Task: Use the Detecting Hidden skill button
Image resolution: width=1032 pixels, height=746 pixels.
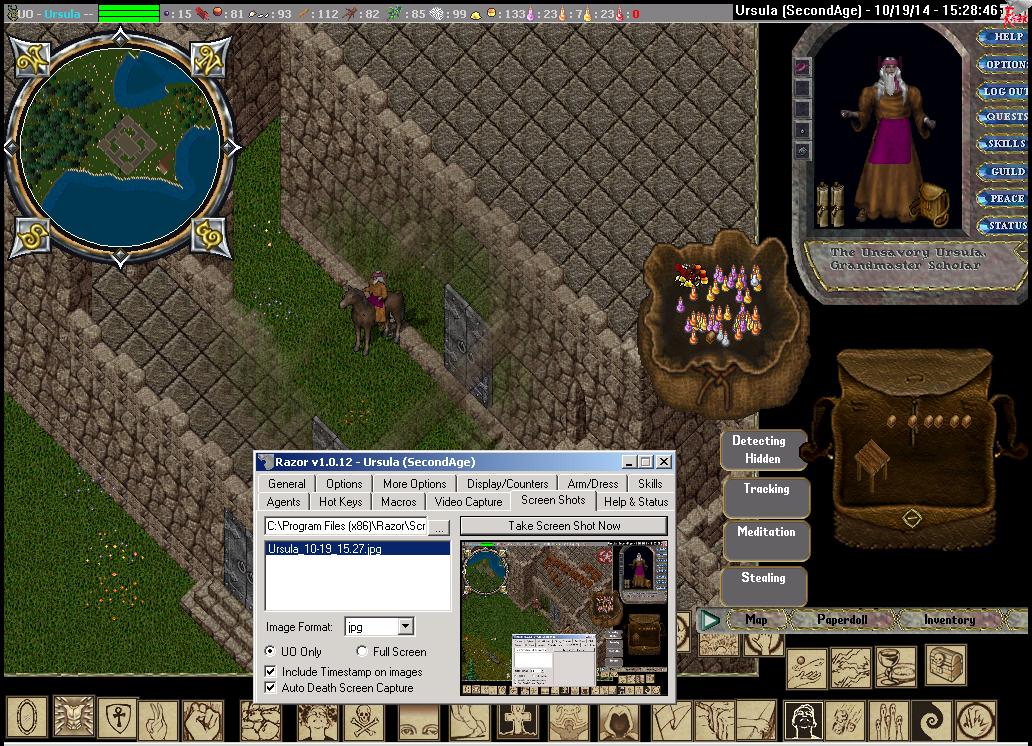Action: click(759, 450)
